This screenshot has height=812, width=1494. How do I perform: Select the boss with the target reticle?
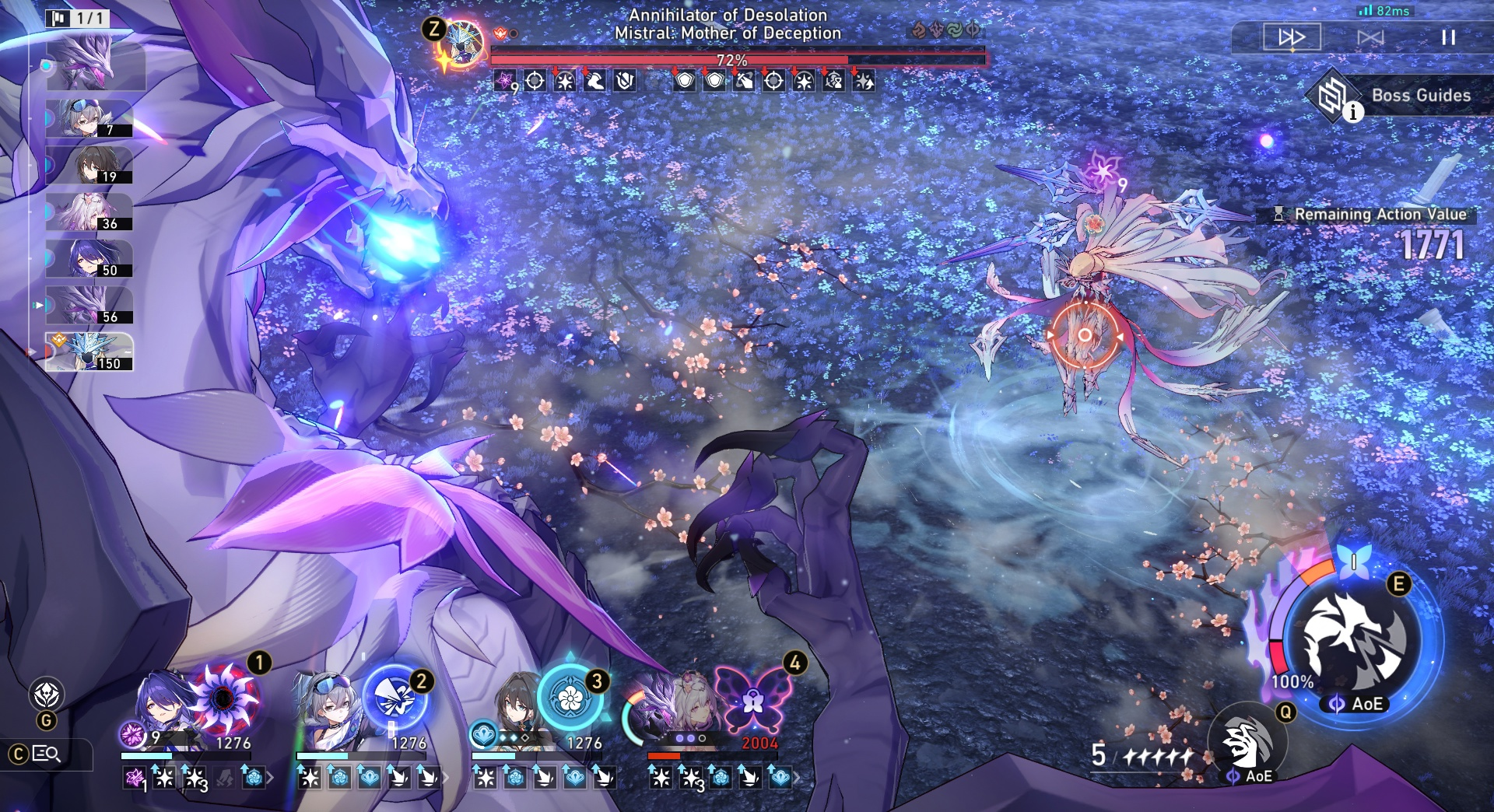click(1084, 336)
